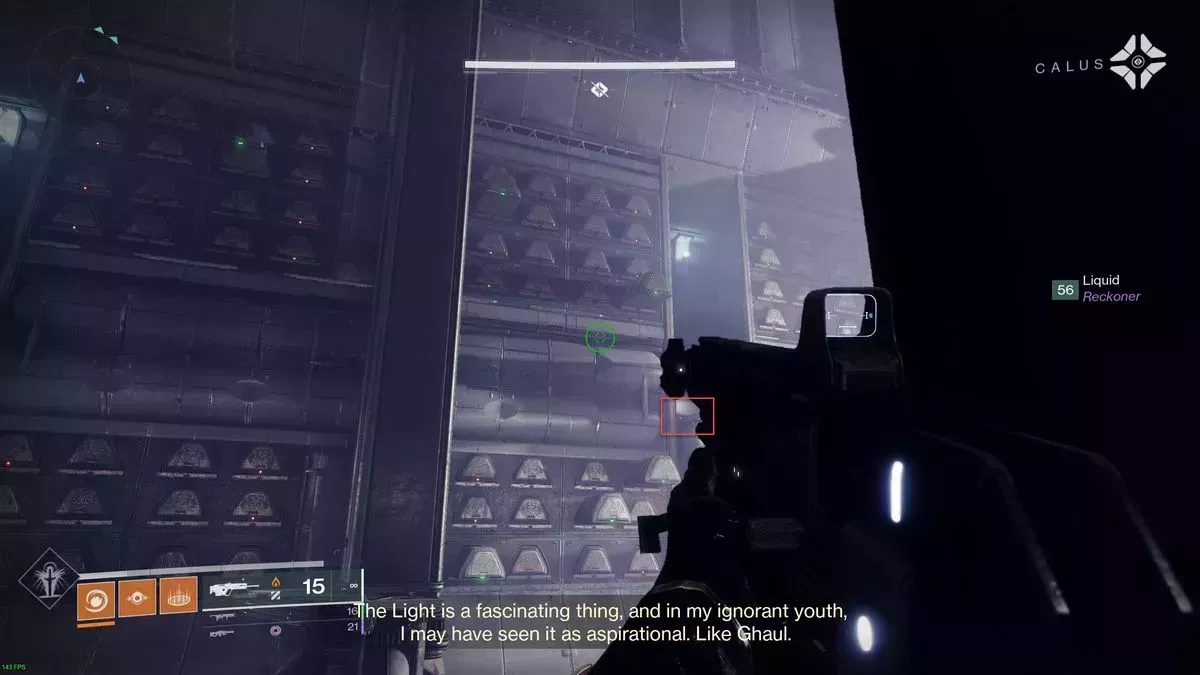
Task: Trigger the orange eye-shaped melee ability
Action: click(137, 598)
